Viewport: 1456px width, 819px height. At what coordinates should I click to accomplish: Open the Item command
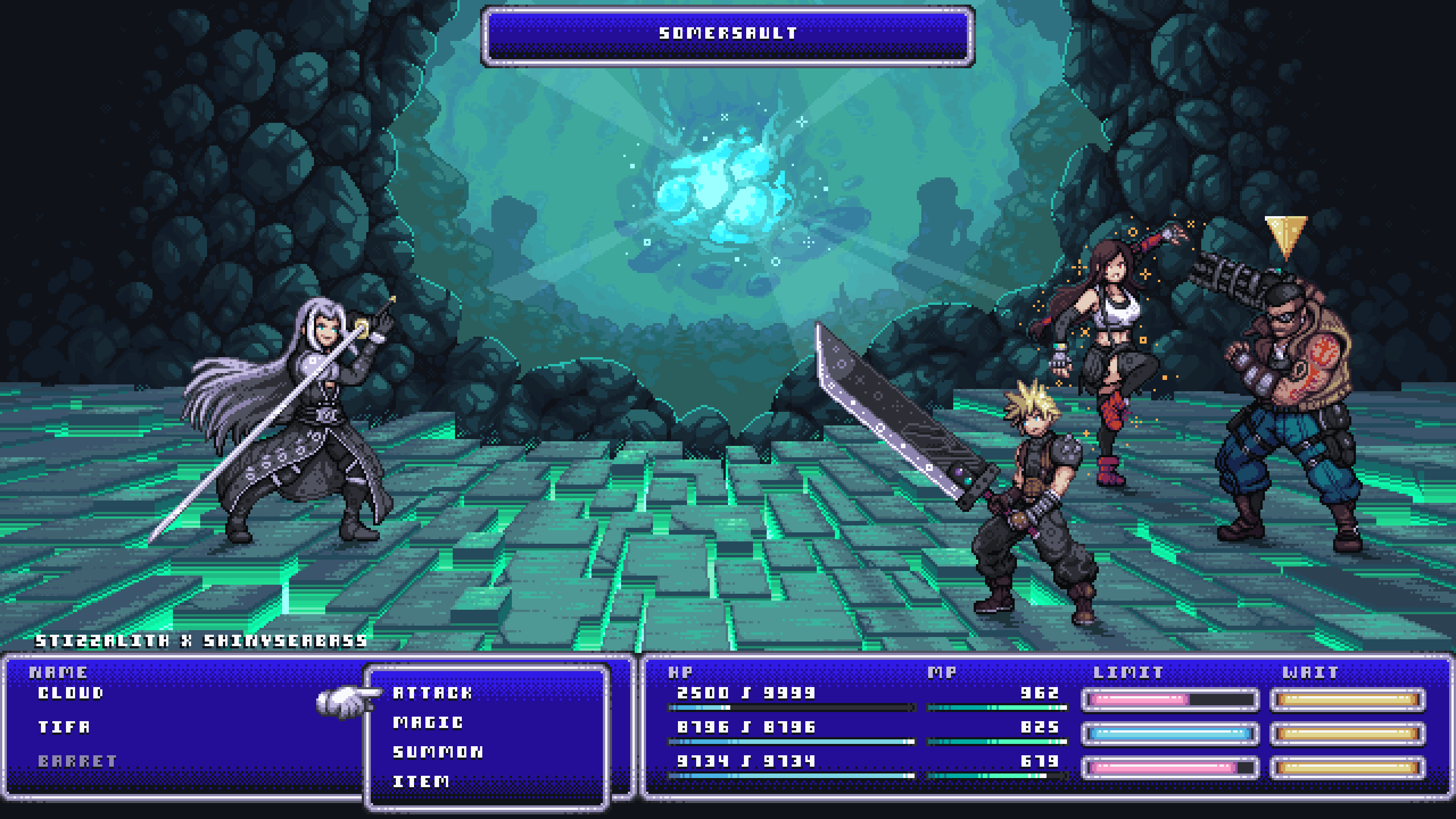coord(421,781)
